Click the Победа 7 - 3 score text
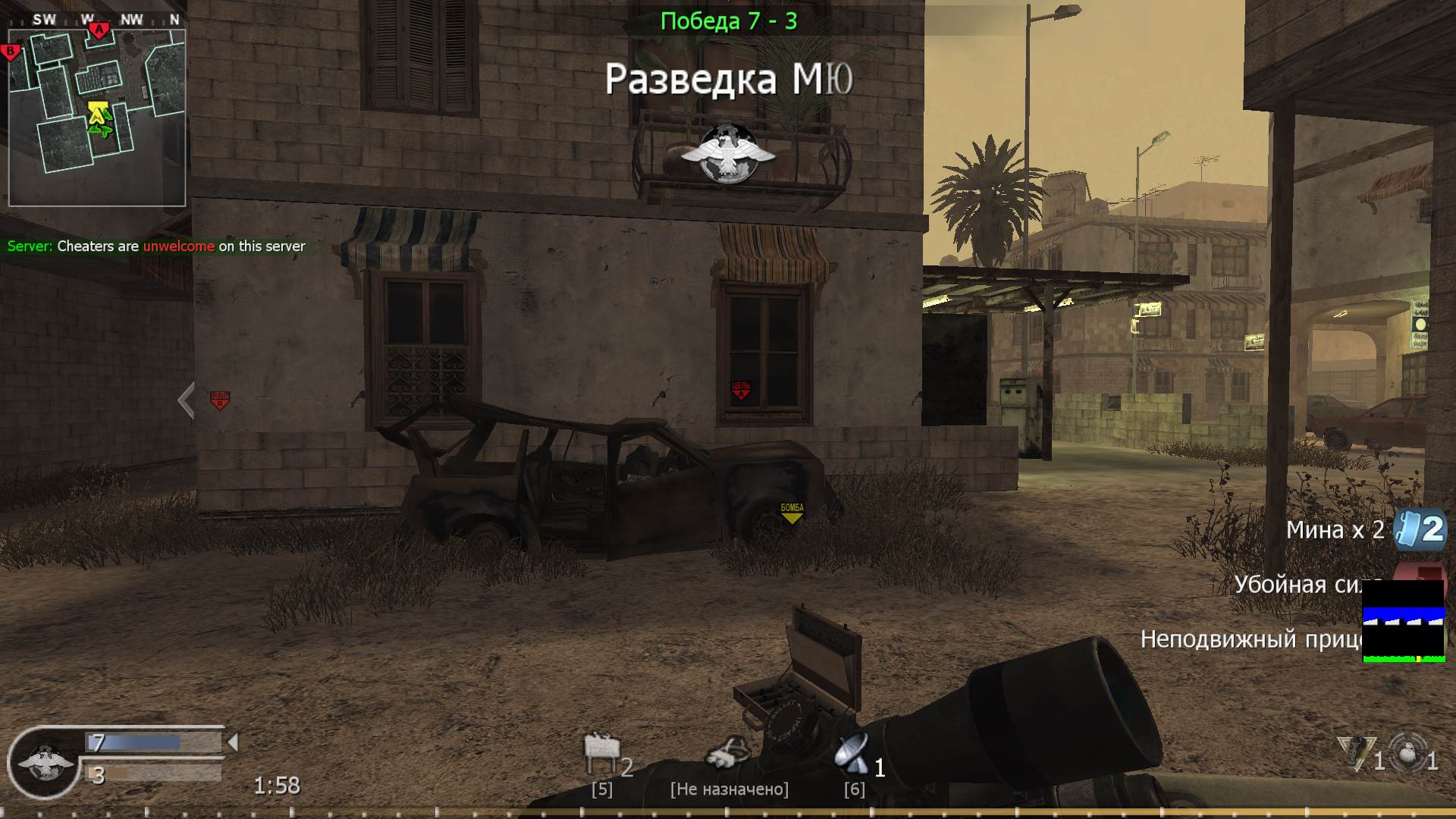The image size is (1456, 819). [x=730, y=20]
